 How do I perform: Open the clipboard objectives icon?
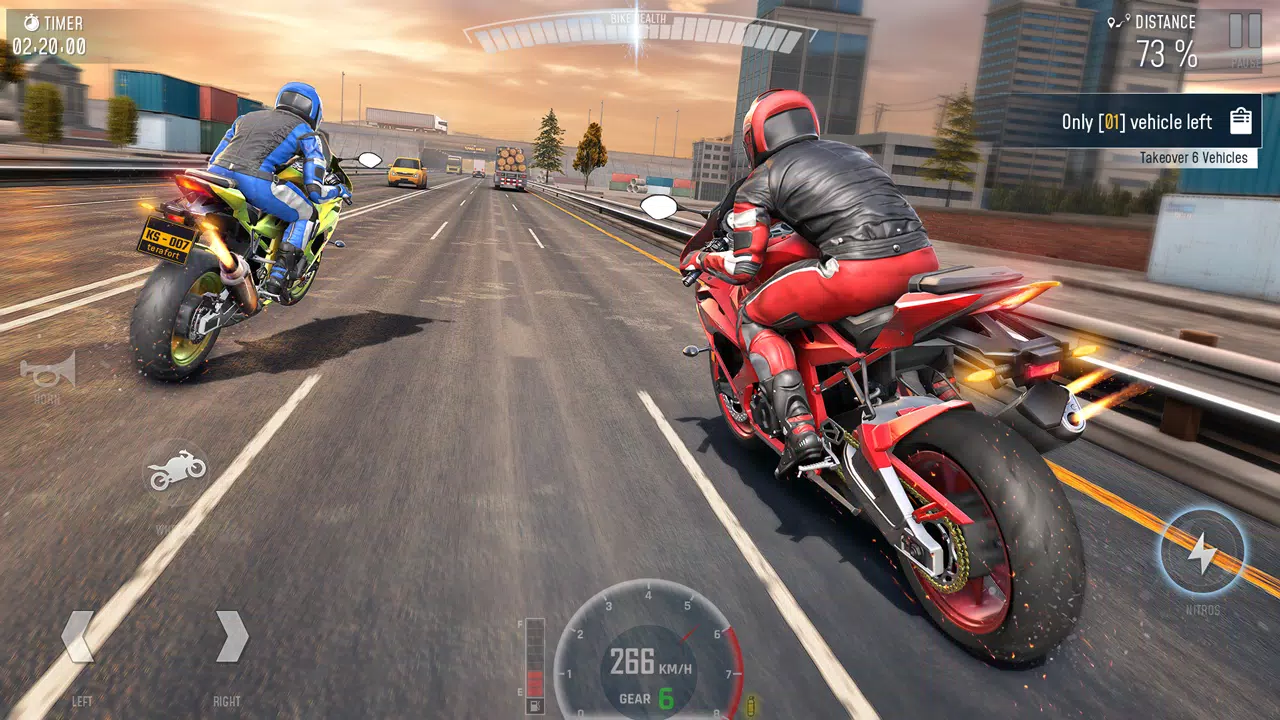(1240, 120)
